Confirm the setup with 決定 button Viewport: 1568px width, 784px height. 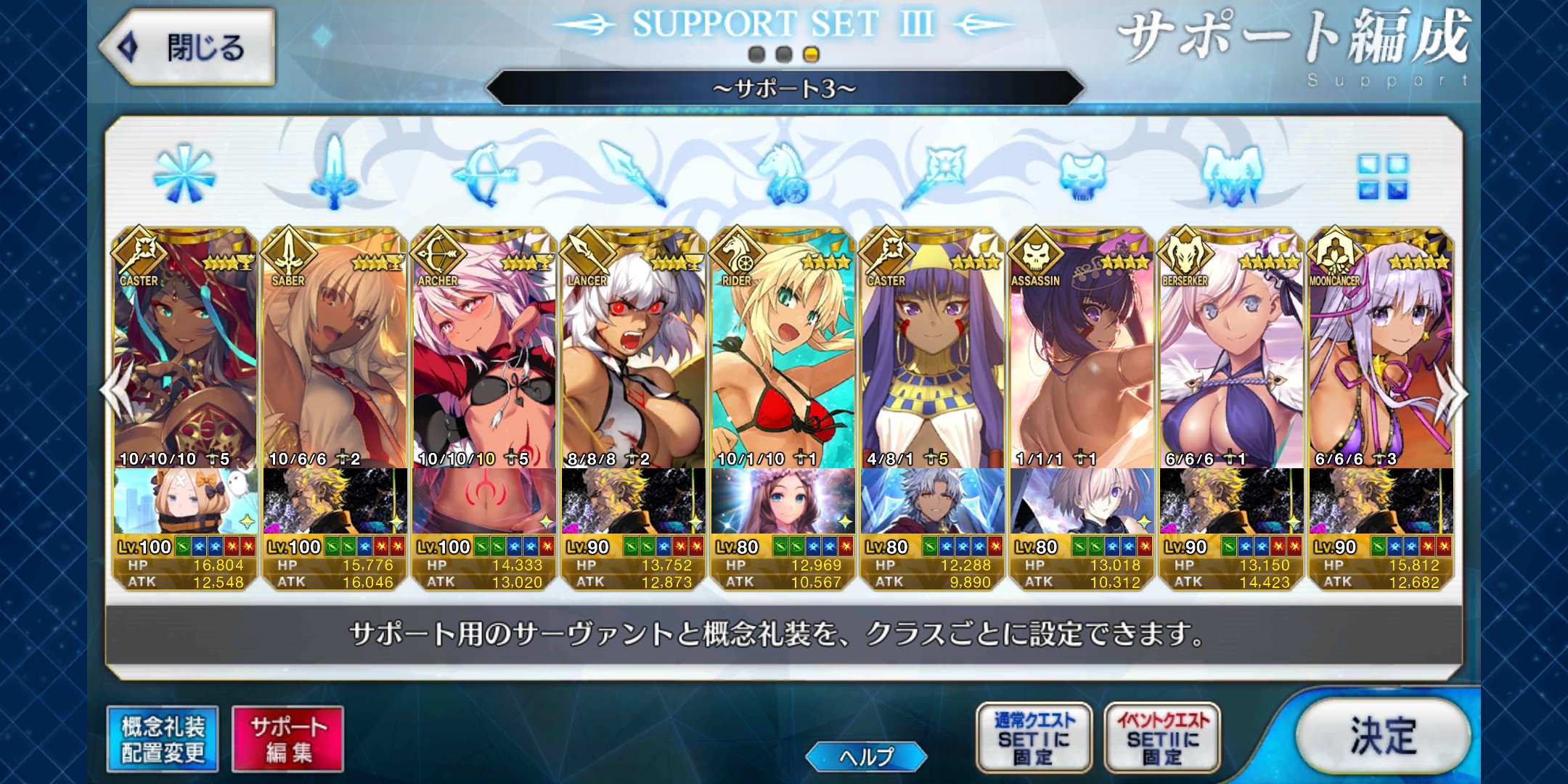point(1383,735)
